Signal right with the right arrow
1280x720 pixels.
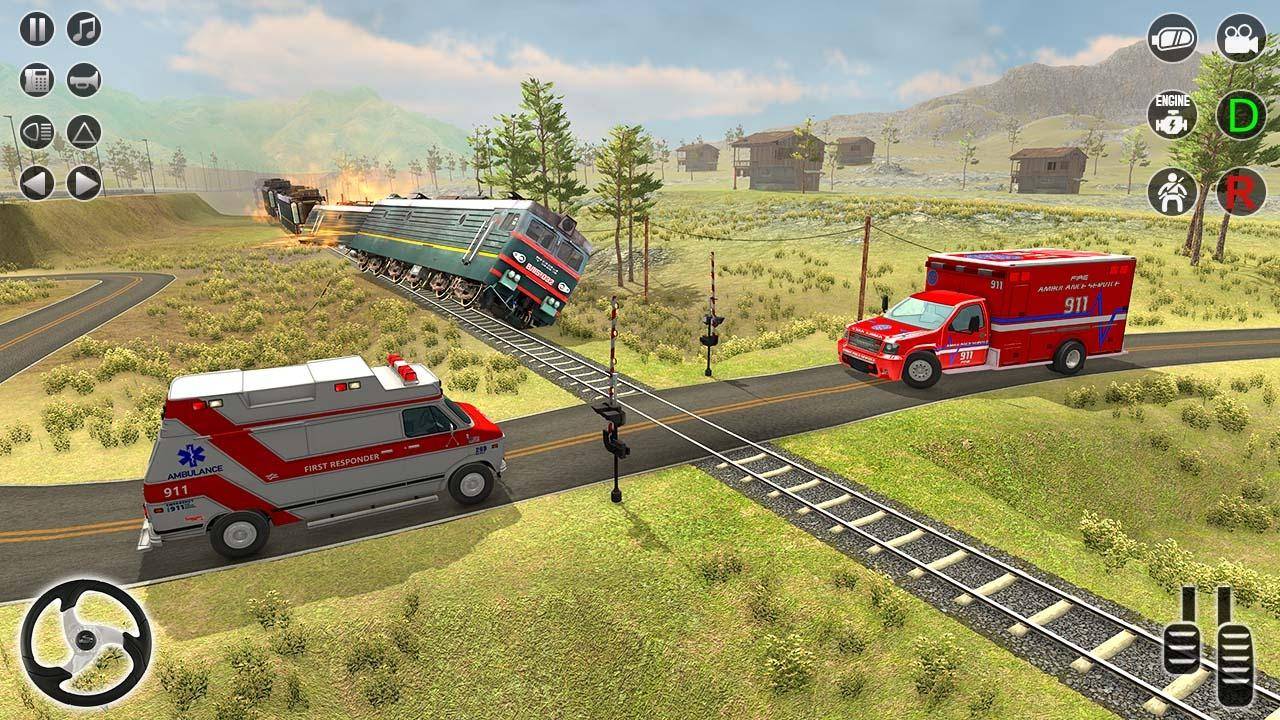click(84, 183)
